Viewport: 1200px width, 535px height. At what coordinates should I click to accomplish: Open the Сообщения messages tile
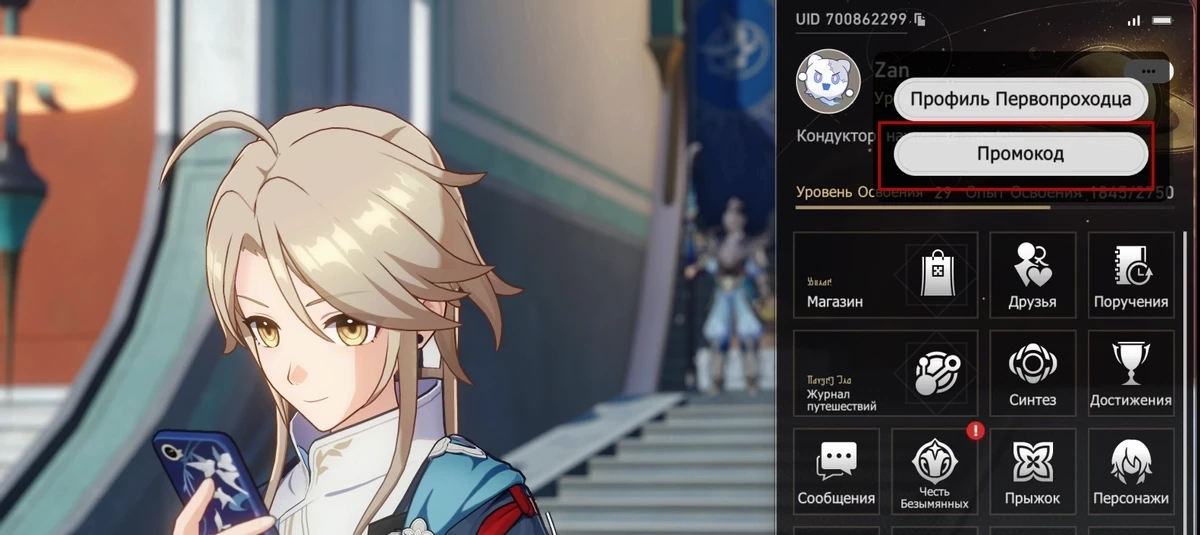[836, 472]
